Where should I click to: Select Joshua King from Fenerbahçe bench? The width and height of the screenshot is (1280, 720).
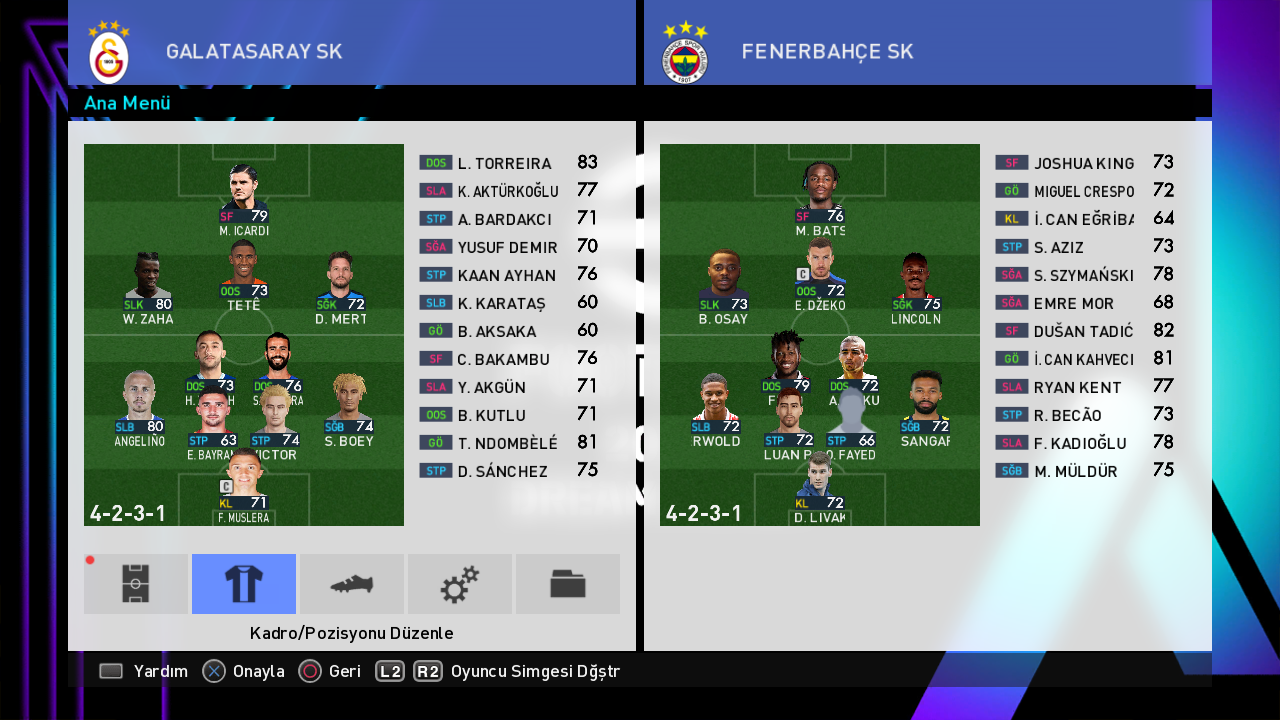(x=1084, y=163)
